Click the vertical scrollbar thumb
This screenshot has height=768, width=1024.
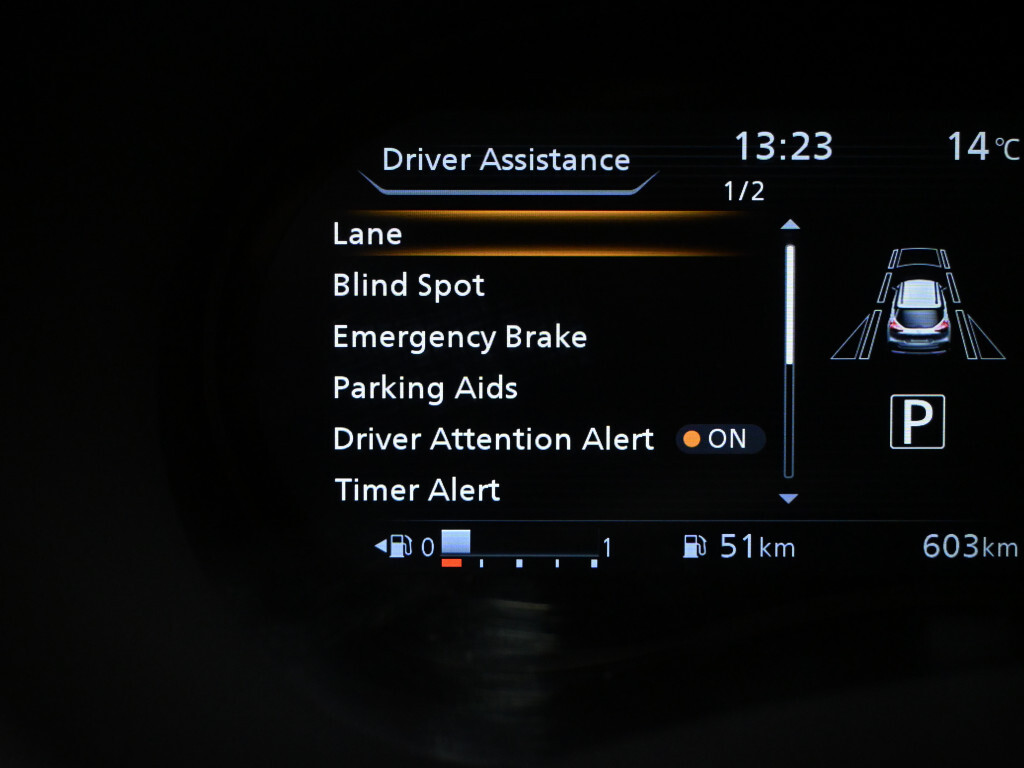tap(789, 305)
